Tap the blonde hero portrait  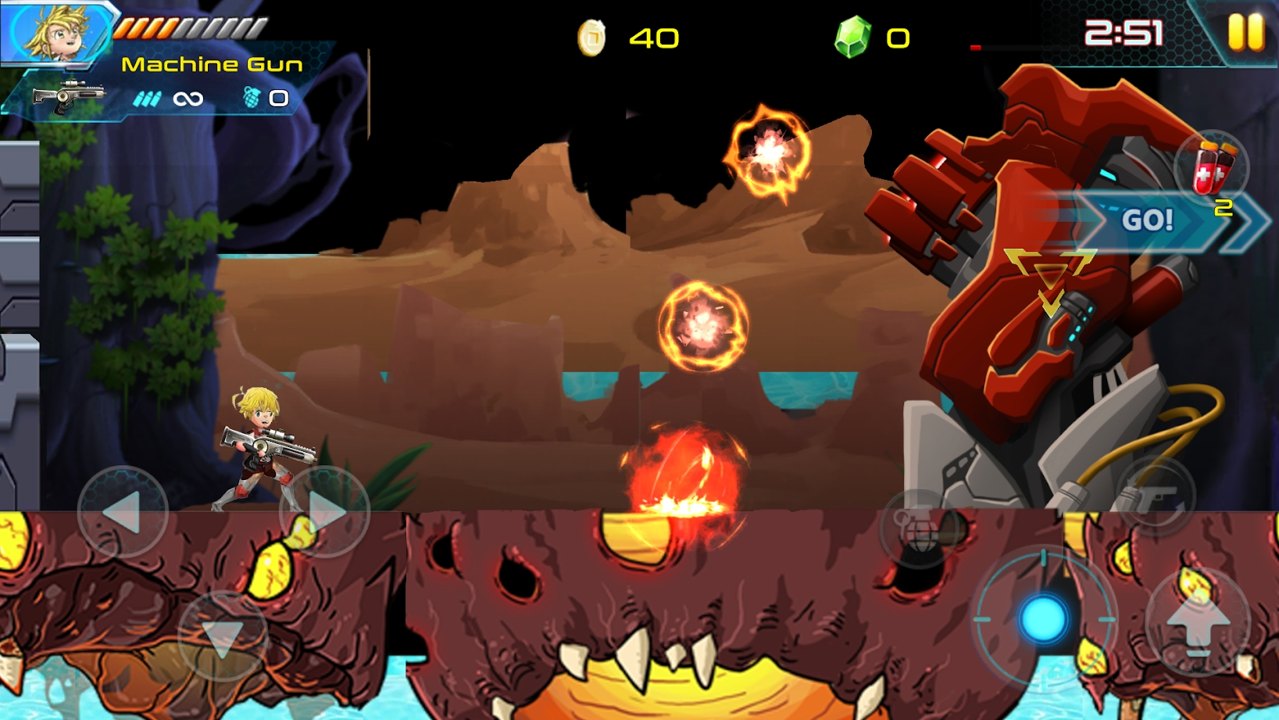(58, 30)
